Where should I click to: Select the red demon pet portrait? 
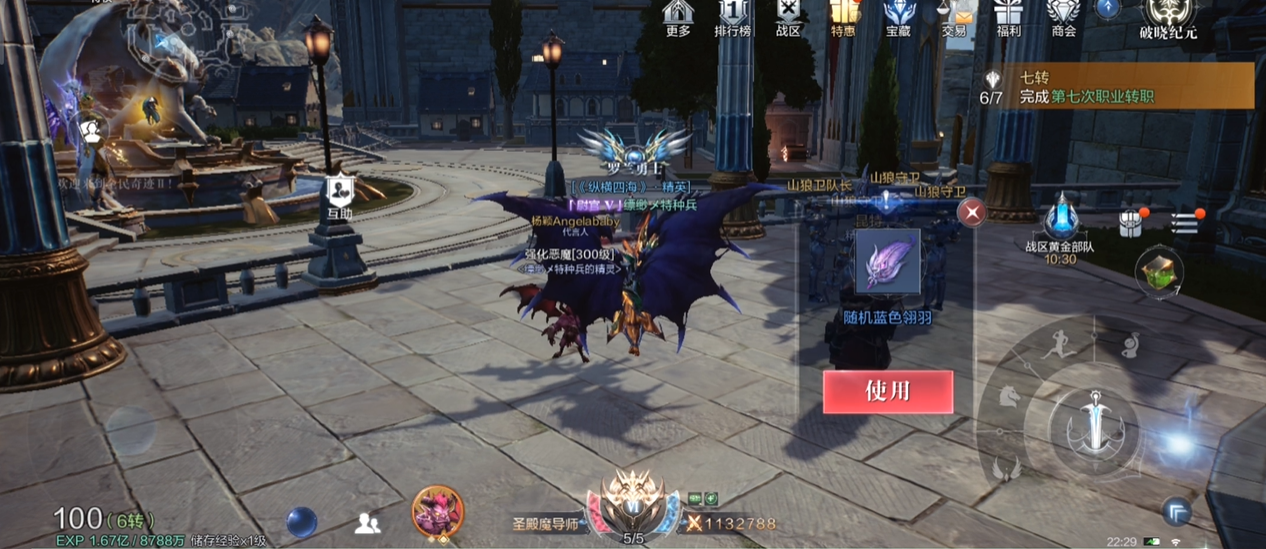(437, 512)
